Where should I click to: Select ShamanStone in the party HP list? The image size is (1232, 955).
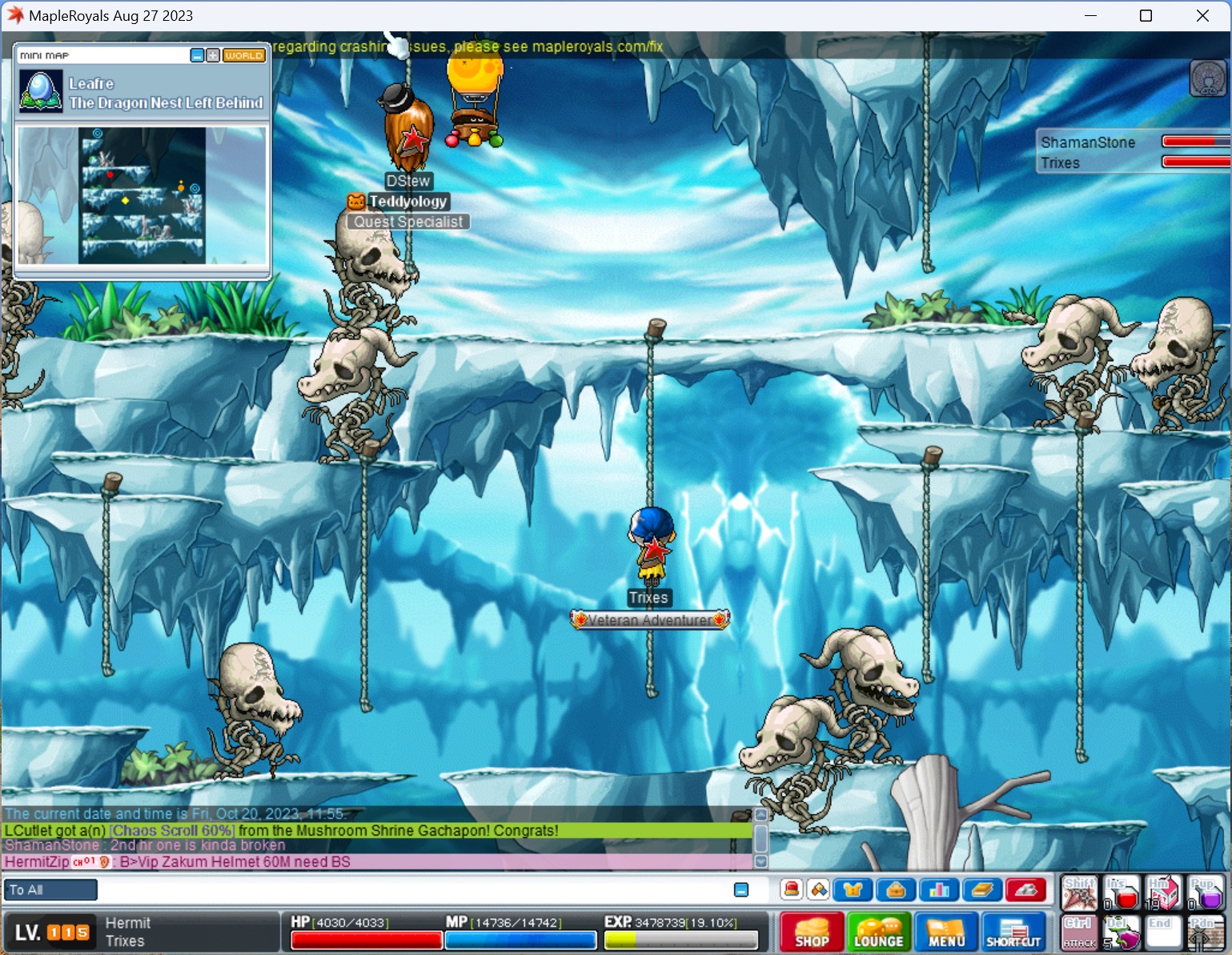tap(1087, 142)
